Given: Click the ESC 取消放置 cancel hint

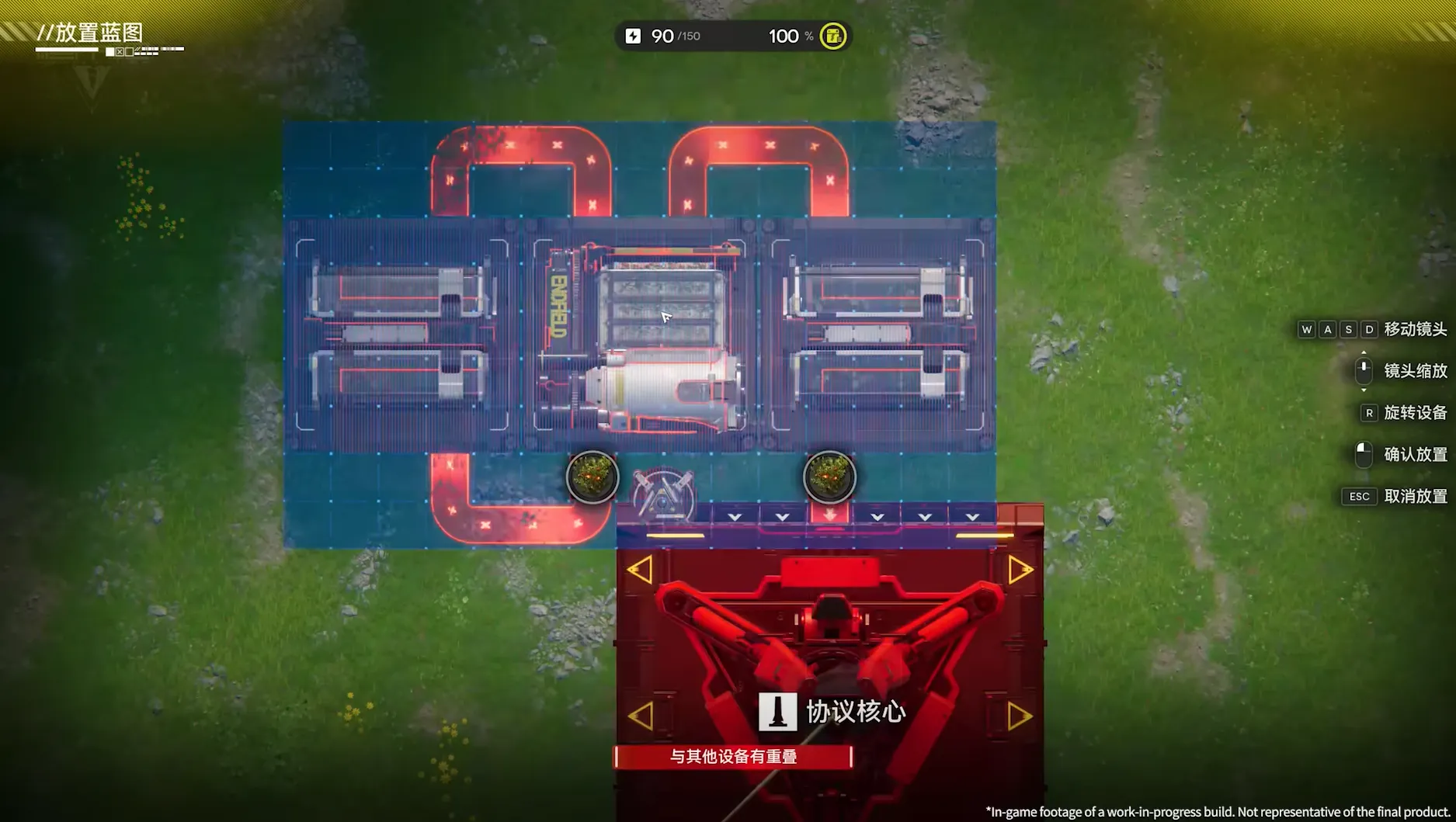Looking at the screenshot, I should tap(1360, 496).
